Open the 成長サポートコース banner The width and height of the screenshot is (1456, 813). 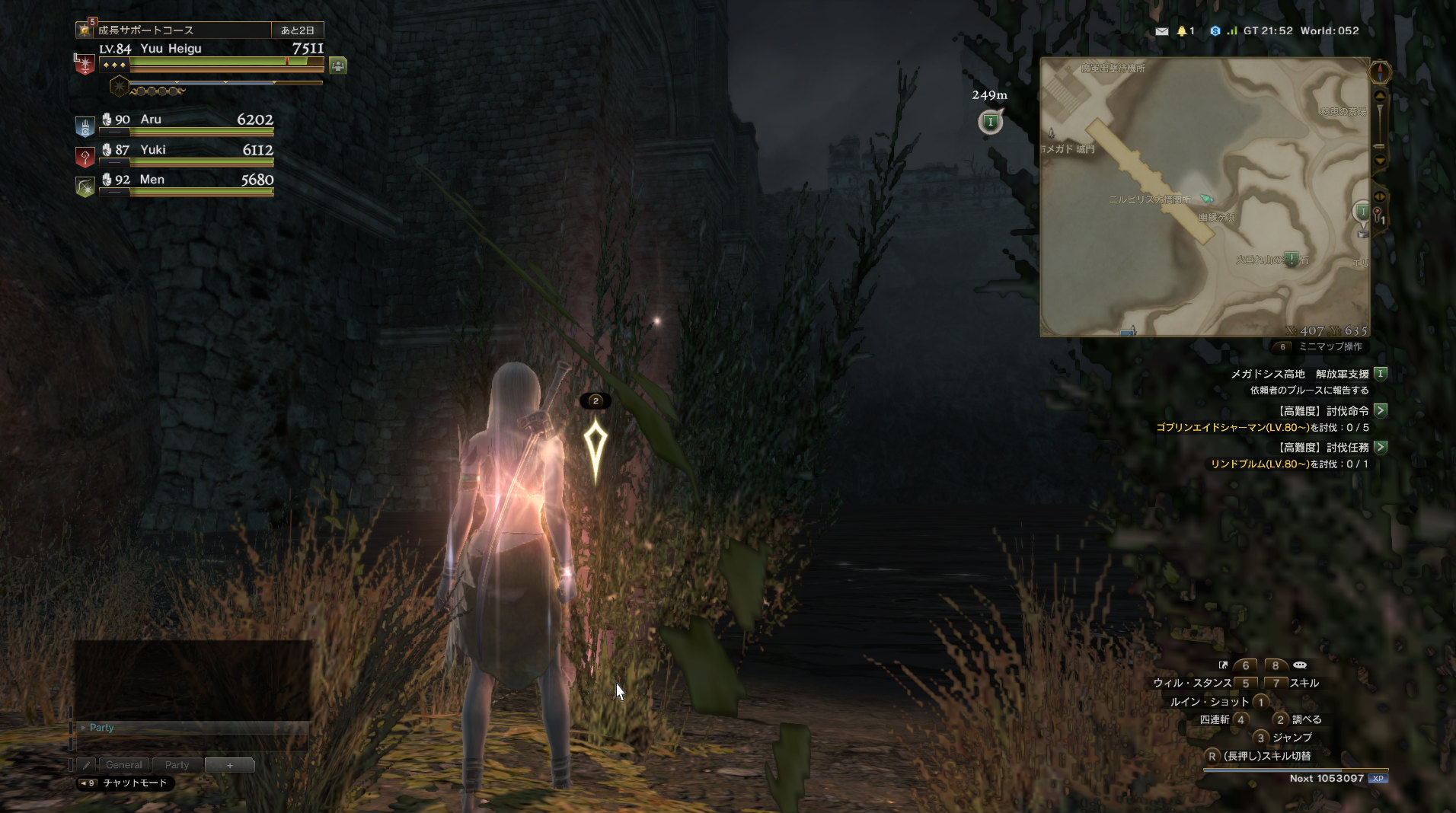(x=183, y=30)
